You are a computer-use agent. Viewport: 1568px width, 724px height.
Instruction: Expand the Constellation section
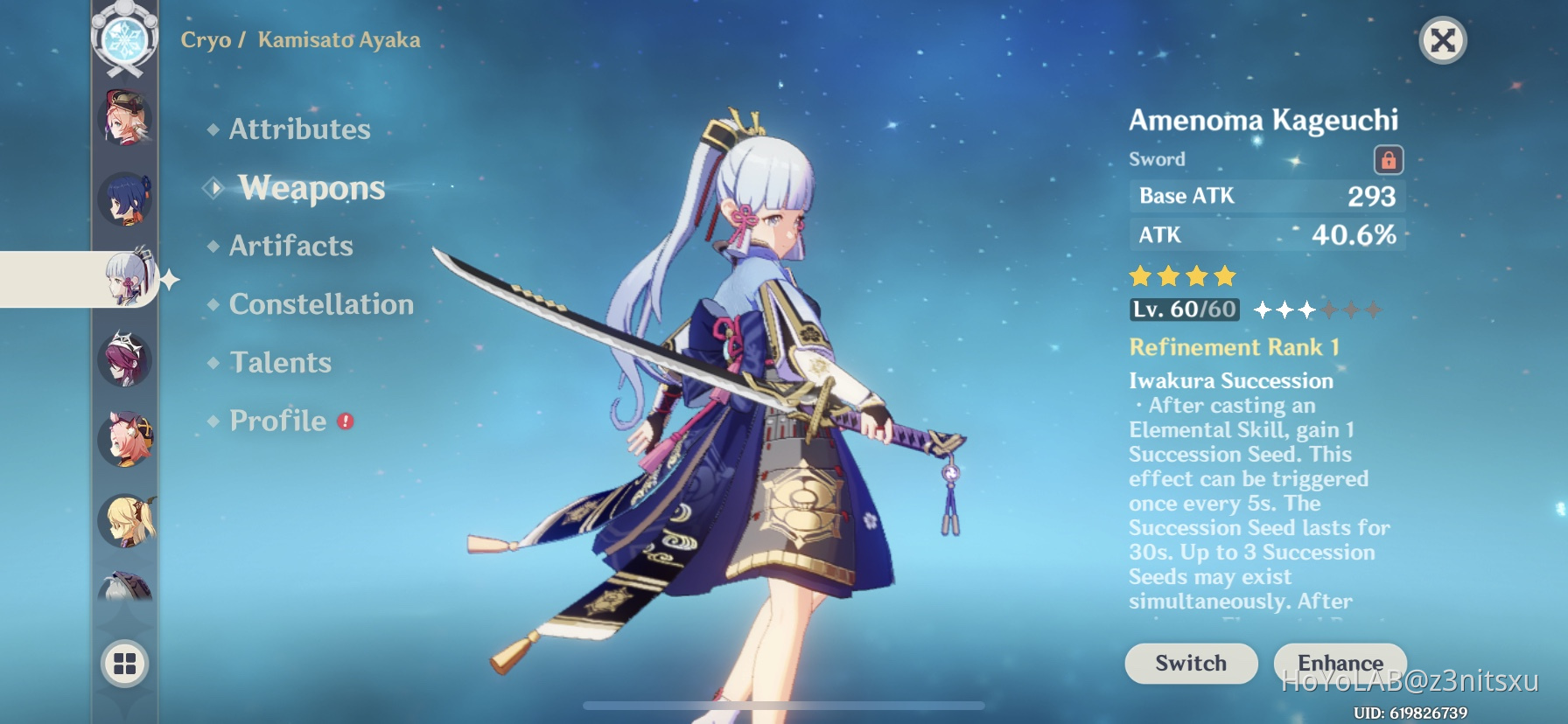click(x=320, y=303)
